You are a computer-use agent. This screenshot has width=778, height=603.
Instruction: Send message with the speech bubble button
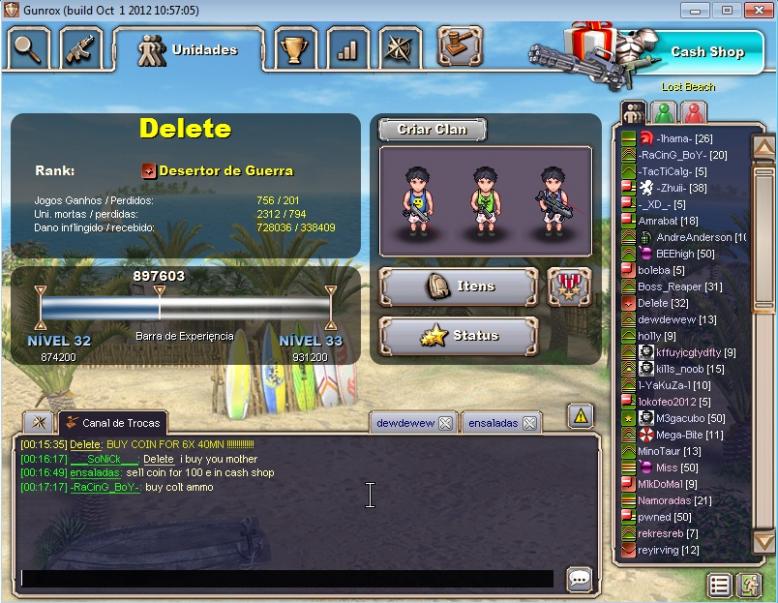tap(579, 579)
